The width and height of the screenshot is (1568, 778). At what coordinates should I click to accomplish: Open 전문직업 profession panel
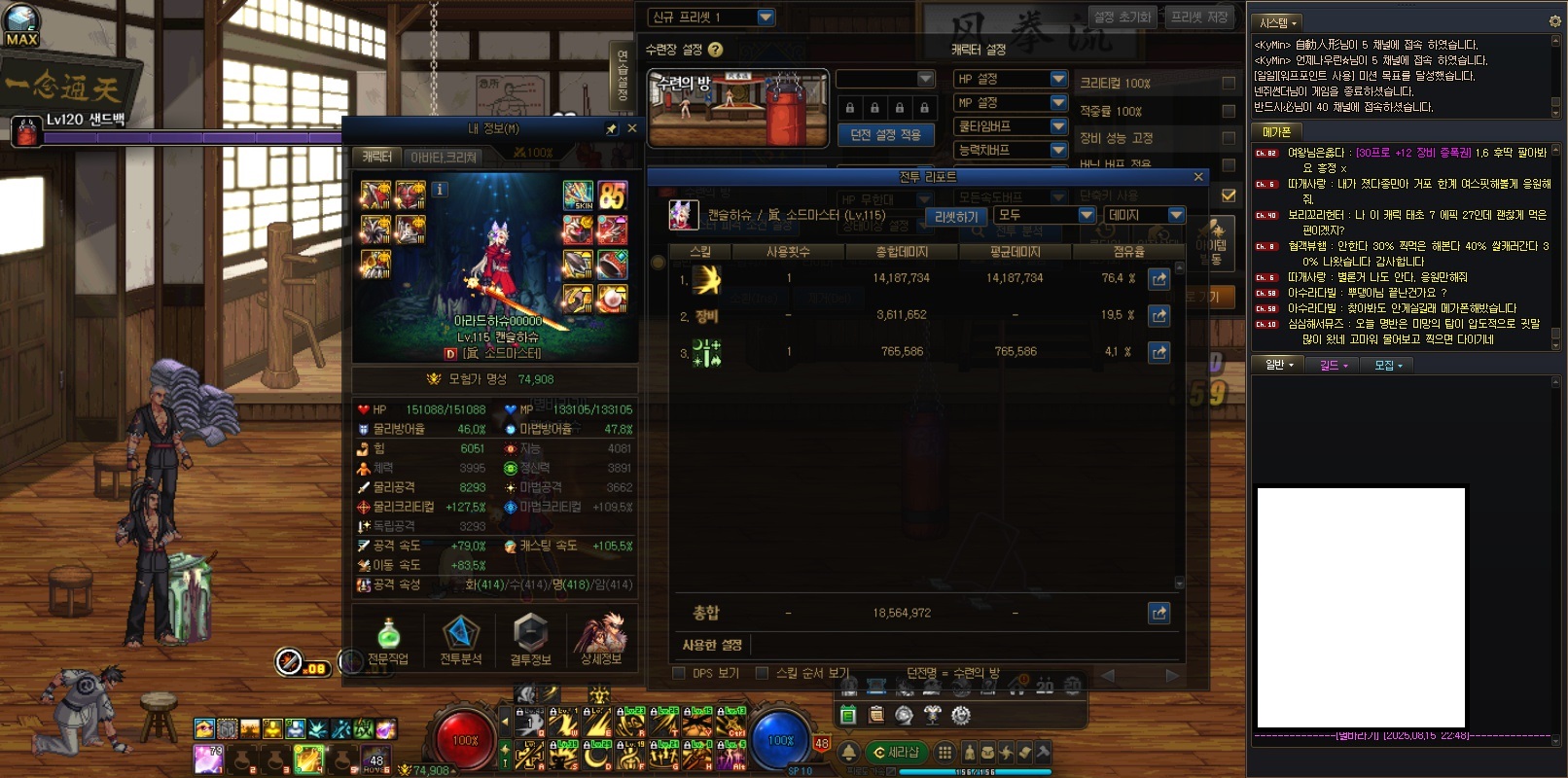(x=388, y=641)
